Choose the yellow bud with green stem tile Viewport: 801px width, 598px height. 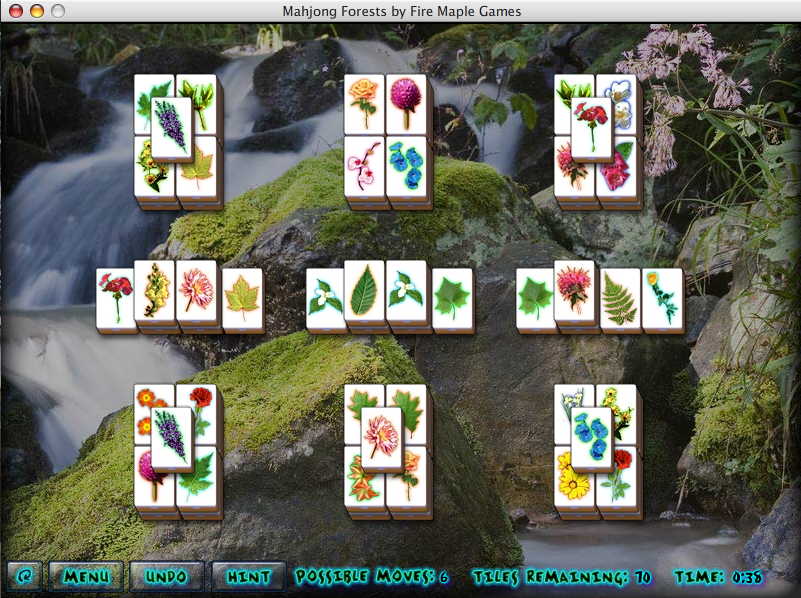pyautogui.click(x=662, y=298)
